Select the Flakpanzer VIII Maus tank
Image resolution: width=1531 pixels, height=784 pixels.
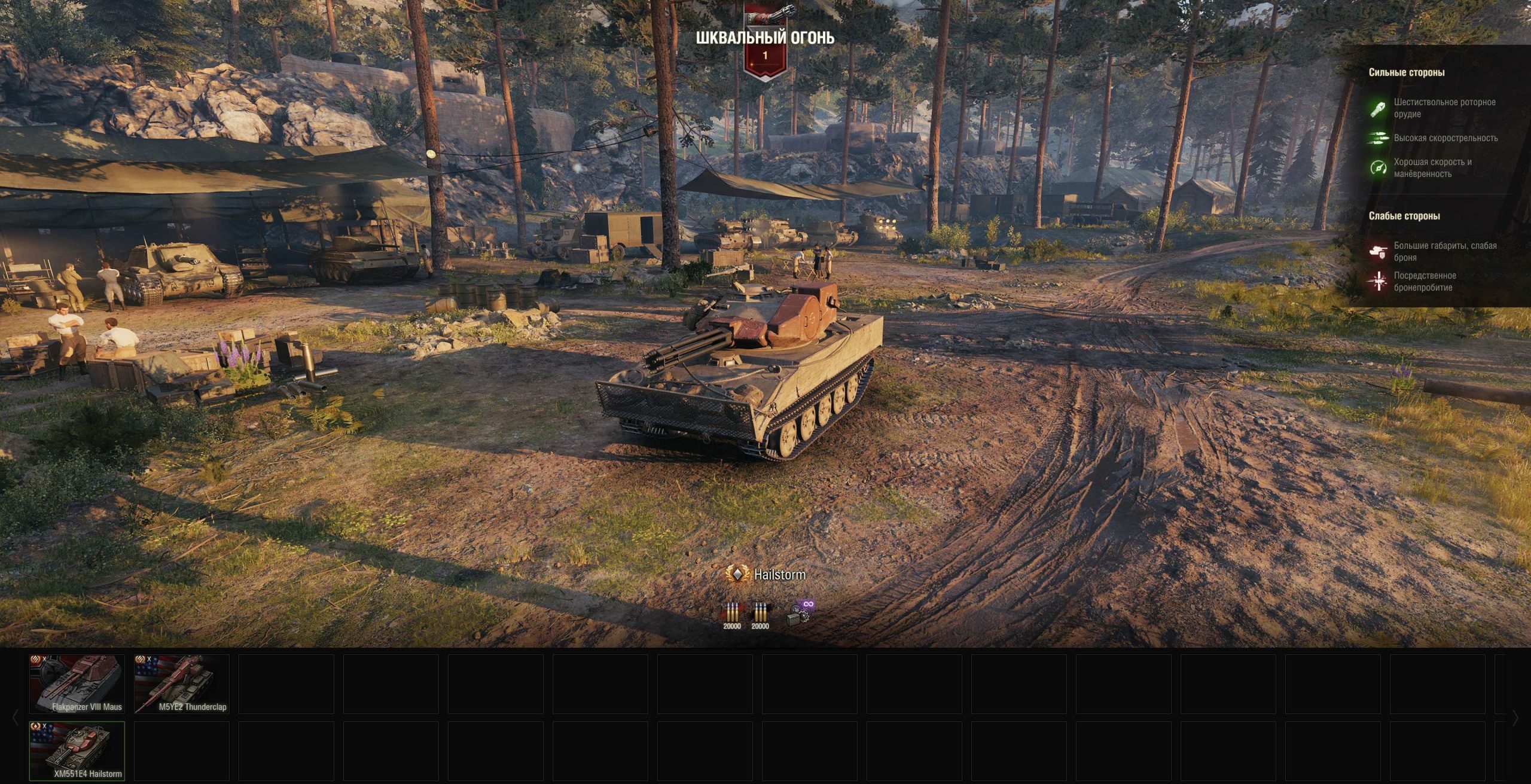pyautogui.click(x=77, y=684)
